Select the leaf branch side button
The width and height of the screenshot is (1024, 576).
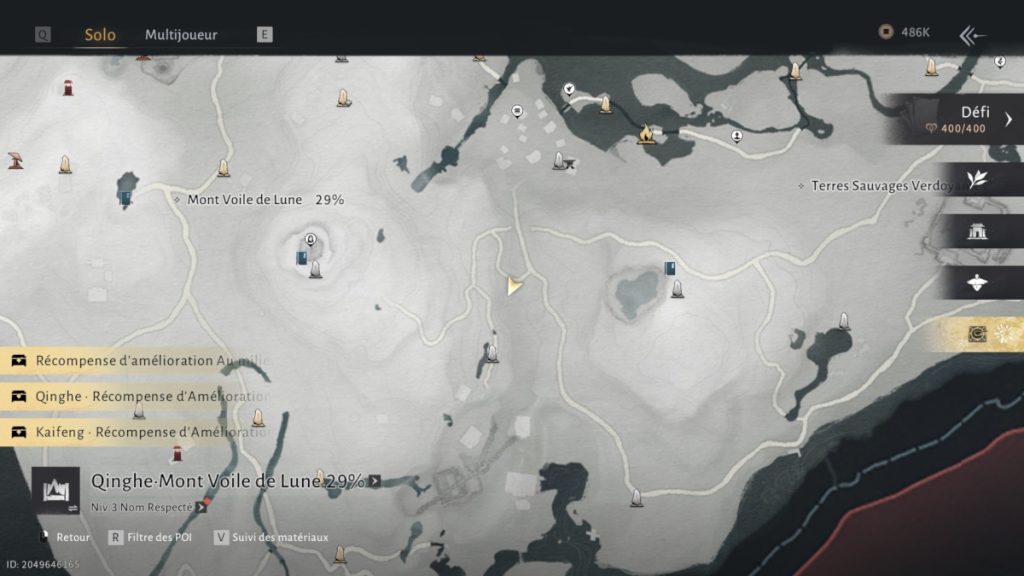click(x=977, y=179)
